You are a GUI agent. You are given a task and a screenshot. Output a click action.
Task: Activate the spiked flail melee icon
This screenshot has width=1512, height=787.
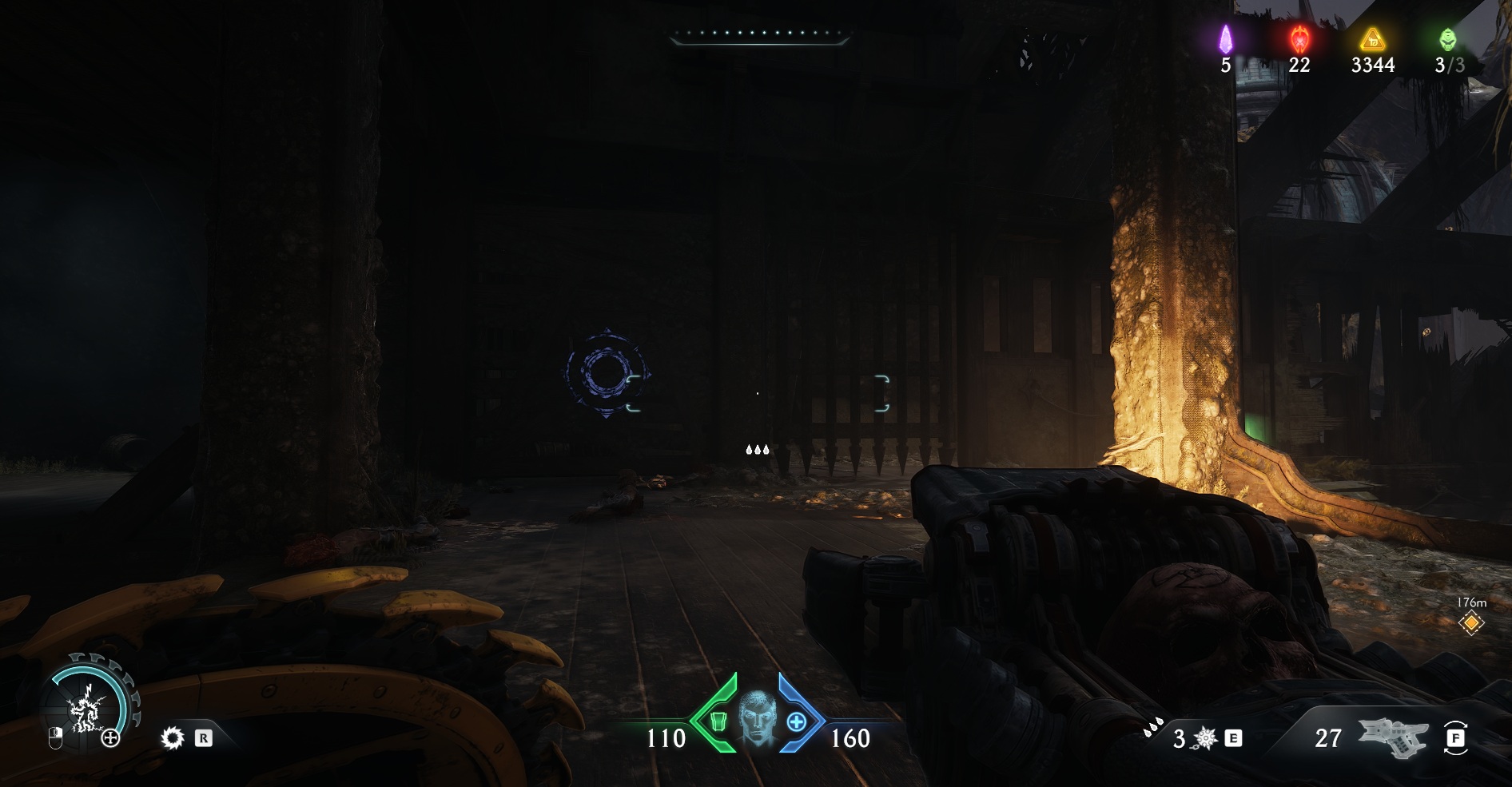(1205, 738)
